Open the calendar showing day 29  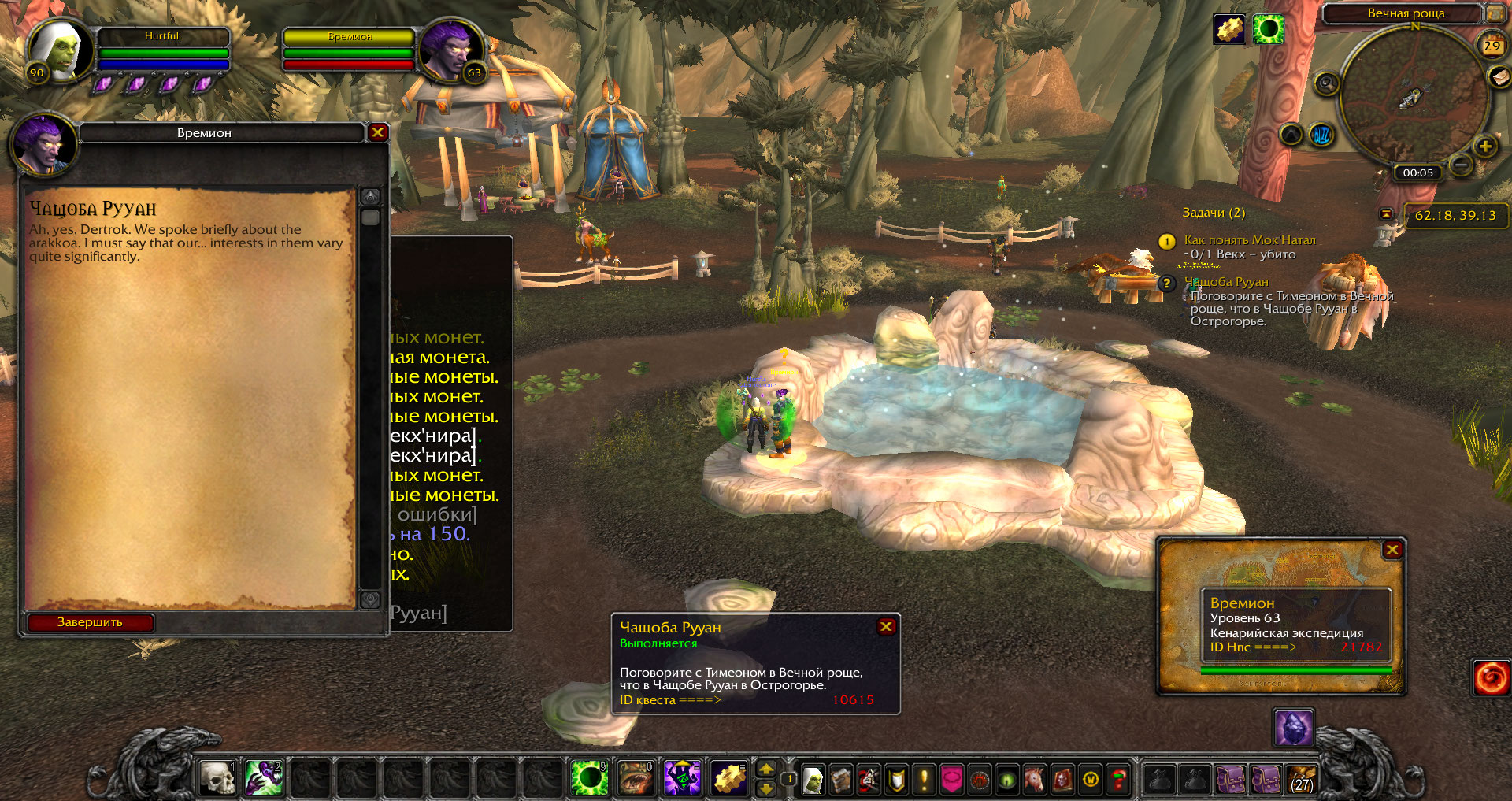[x=1492, y=45]
